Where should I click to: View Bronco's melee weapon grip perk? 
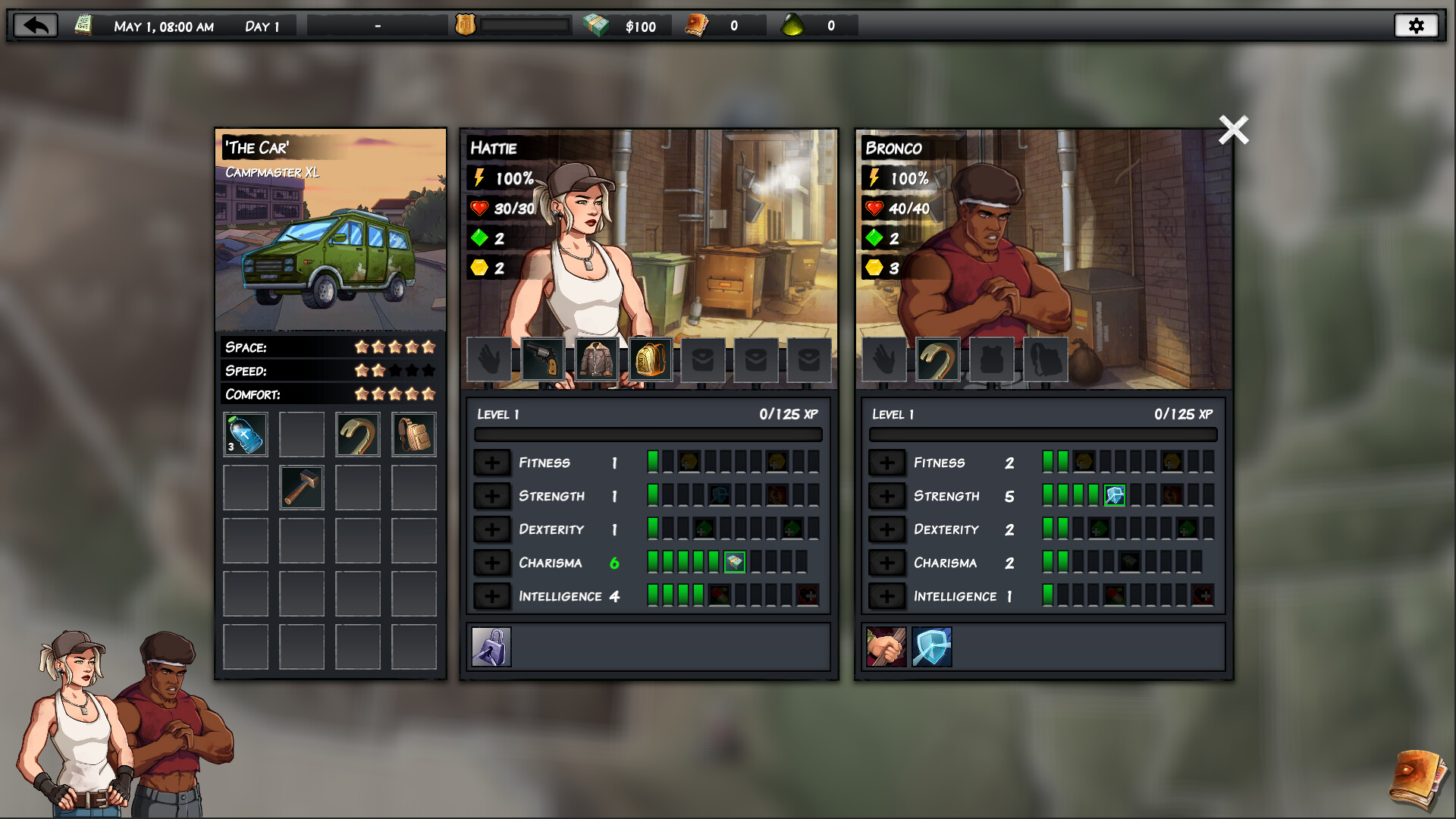pos(887,646)
